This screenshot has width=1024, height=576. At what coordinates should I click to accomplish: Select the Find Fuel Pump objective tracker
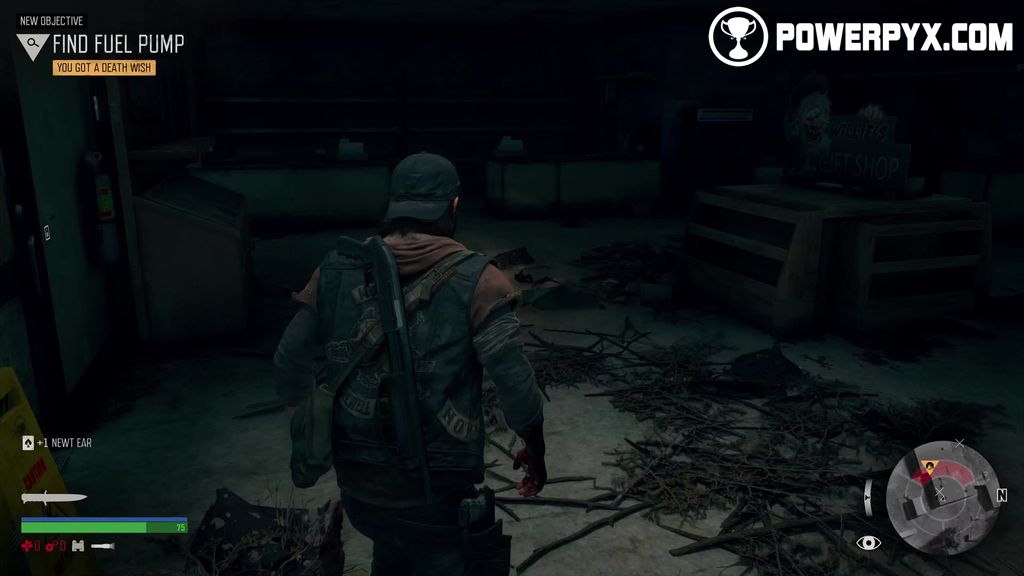pyautogui.click(x=118, y=44)
